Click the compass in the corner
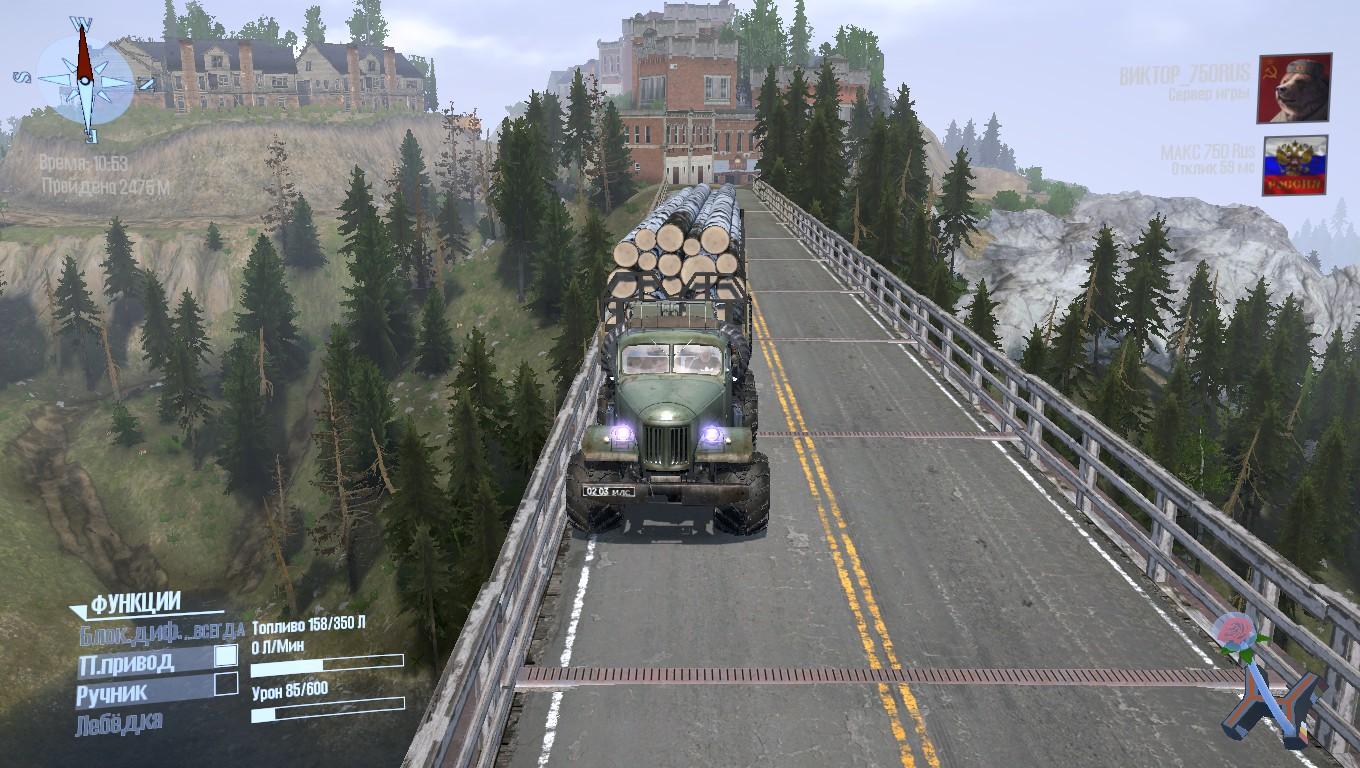Screen dimensions: 1360x768 pos(84,77)
